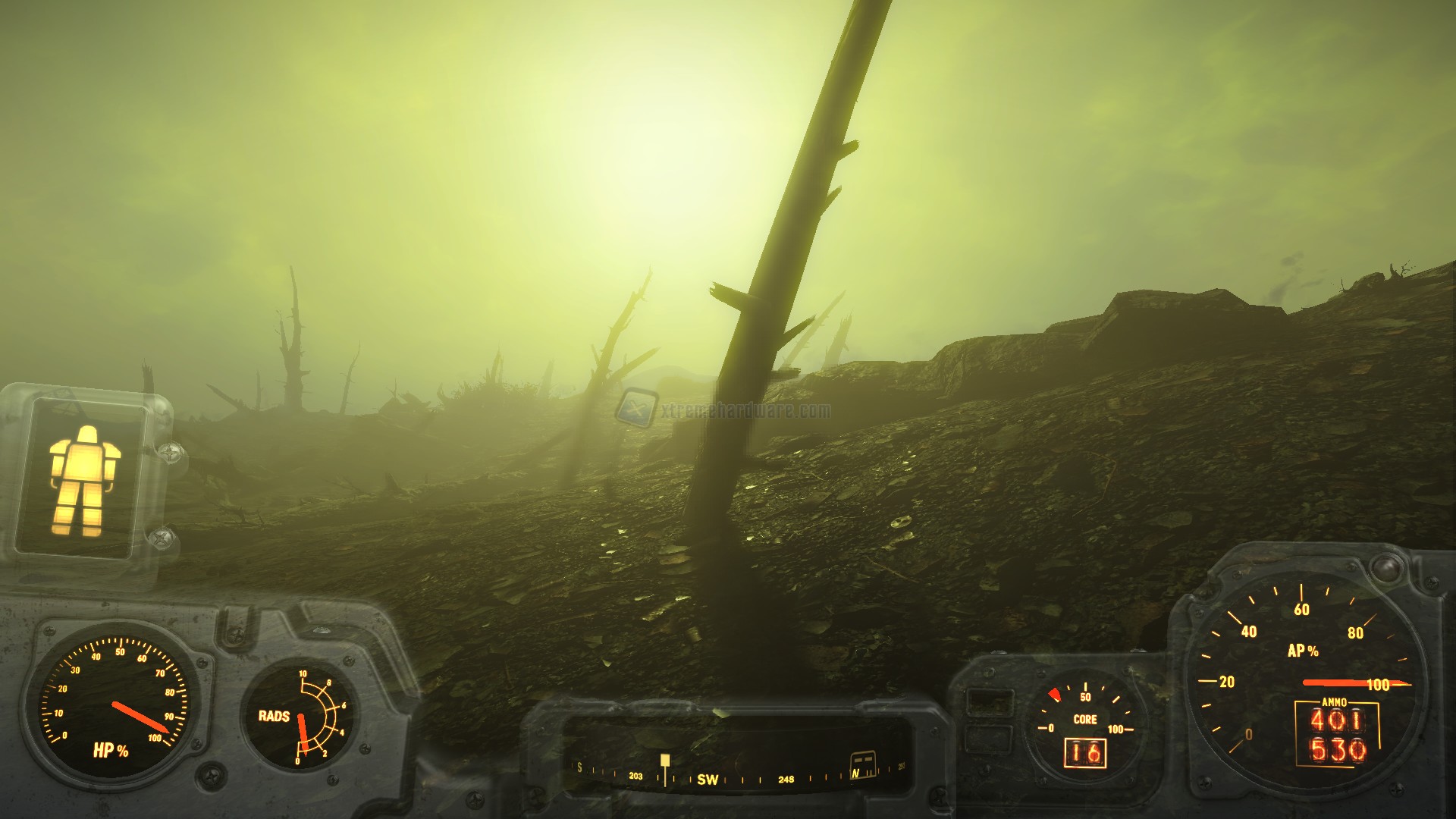The width and height of the screenshot is (1456, 819).
Task: Click the square marker on the compass
Action: tap(665, 760)
